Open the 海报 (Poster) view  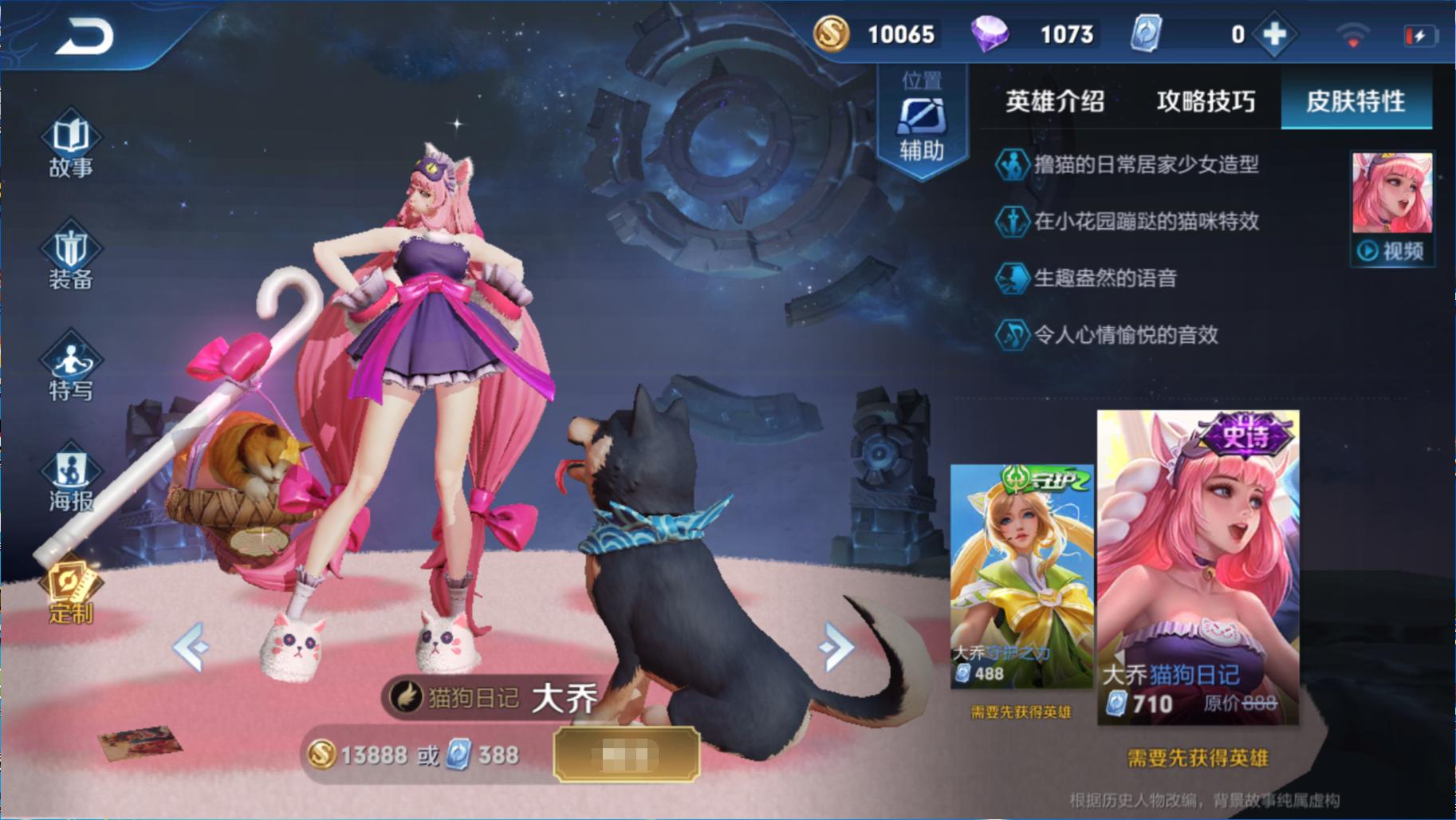[70, 479]
